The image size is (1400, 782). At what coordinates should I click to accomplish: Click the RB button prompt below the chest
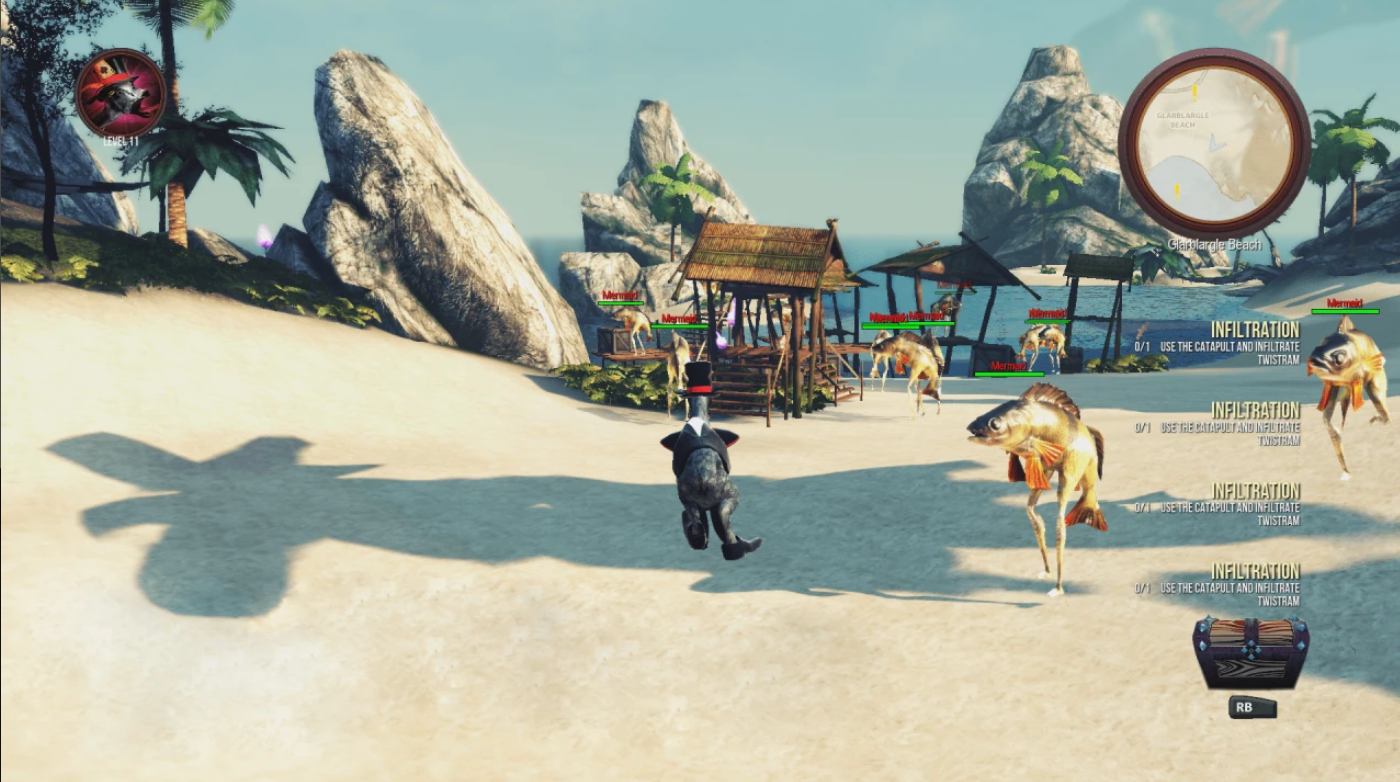(x=1252, y=708)
